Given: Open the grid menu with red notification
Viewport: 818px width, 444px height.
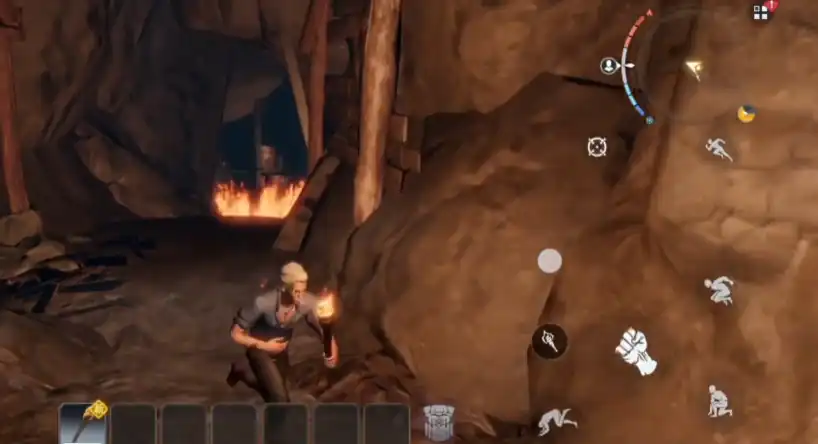Looking at the screenshot, I should 762,12.
